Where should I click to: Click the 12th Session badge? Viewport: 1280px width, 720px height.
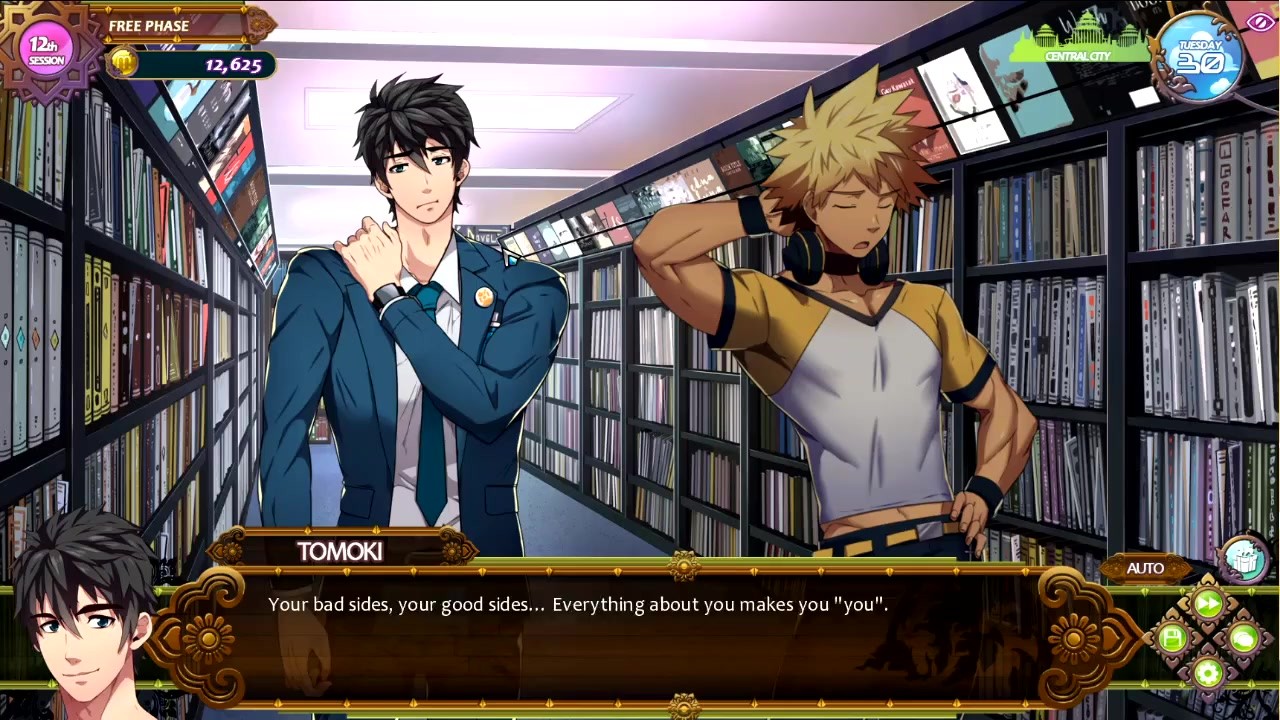(46, 50)
